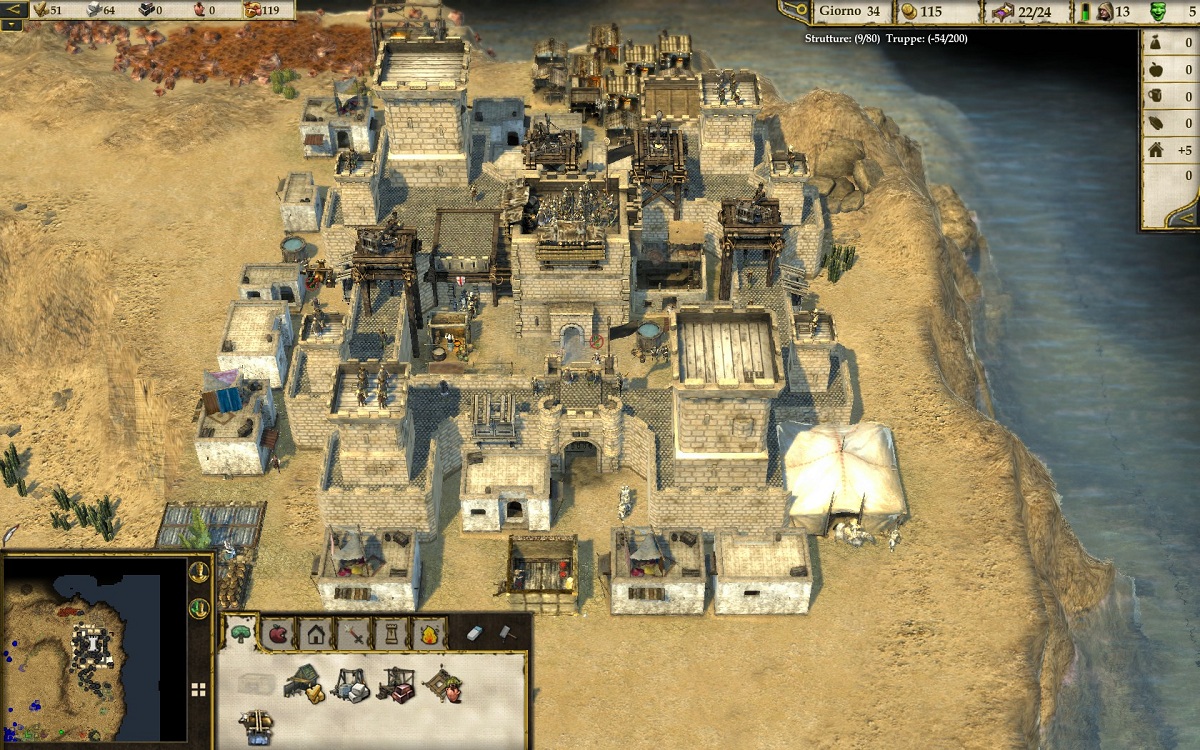Switch to the house town buildings tab
Screen dimensions: 1200x750
[316, 633]
